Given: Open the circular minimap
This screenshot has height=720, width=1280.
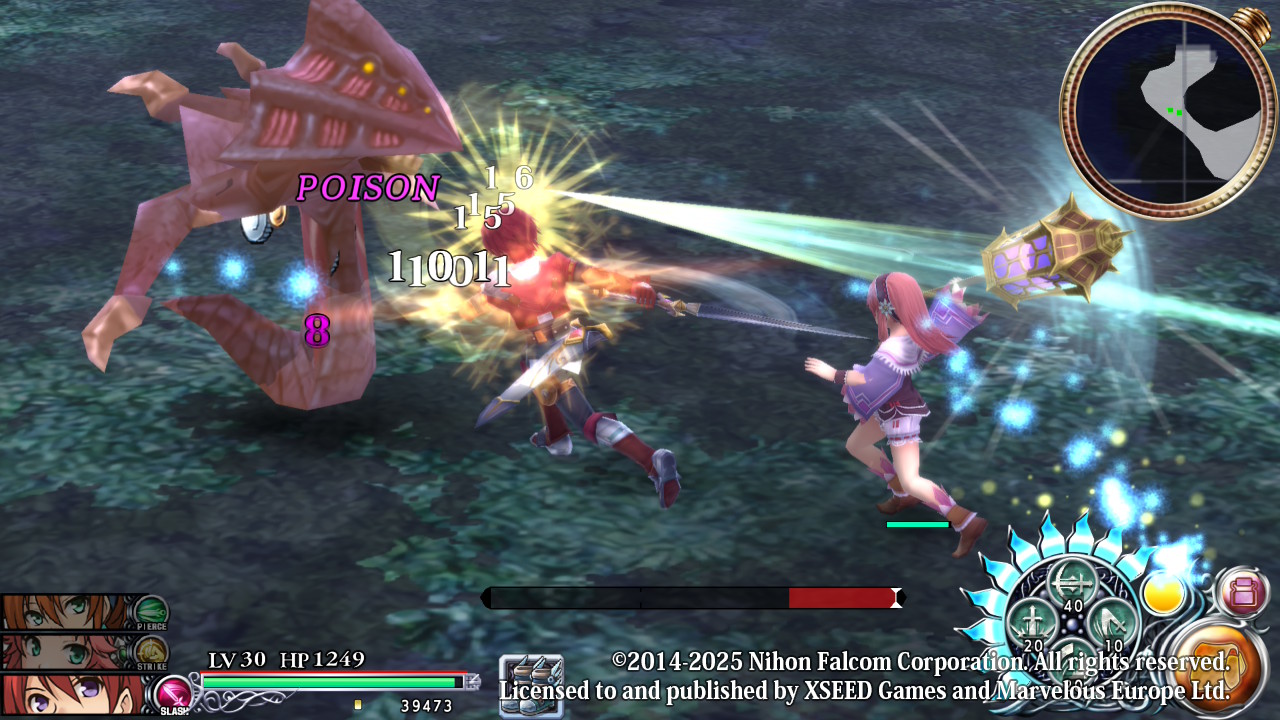Looking at the screenshot, I should 1166,111.
